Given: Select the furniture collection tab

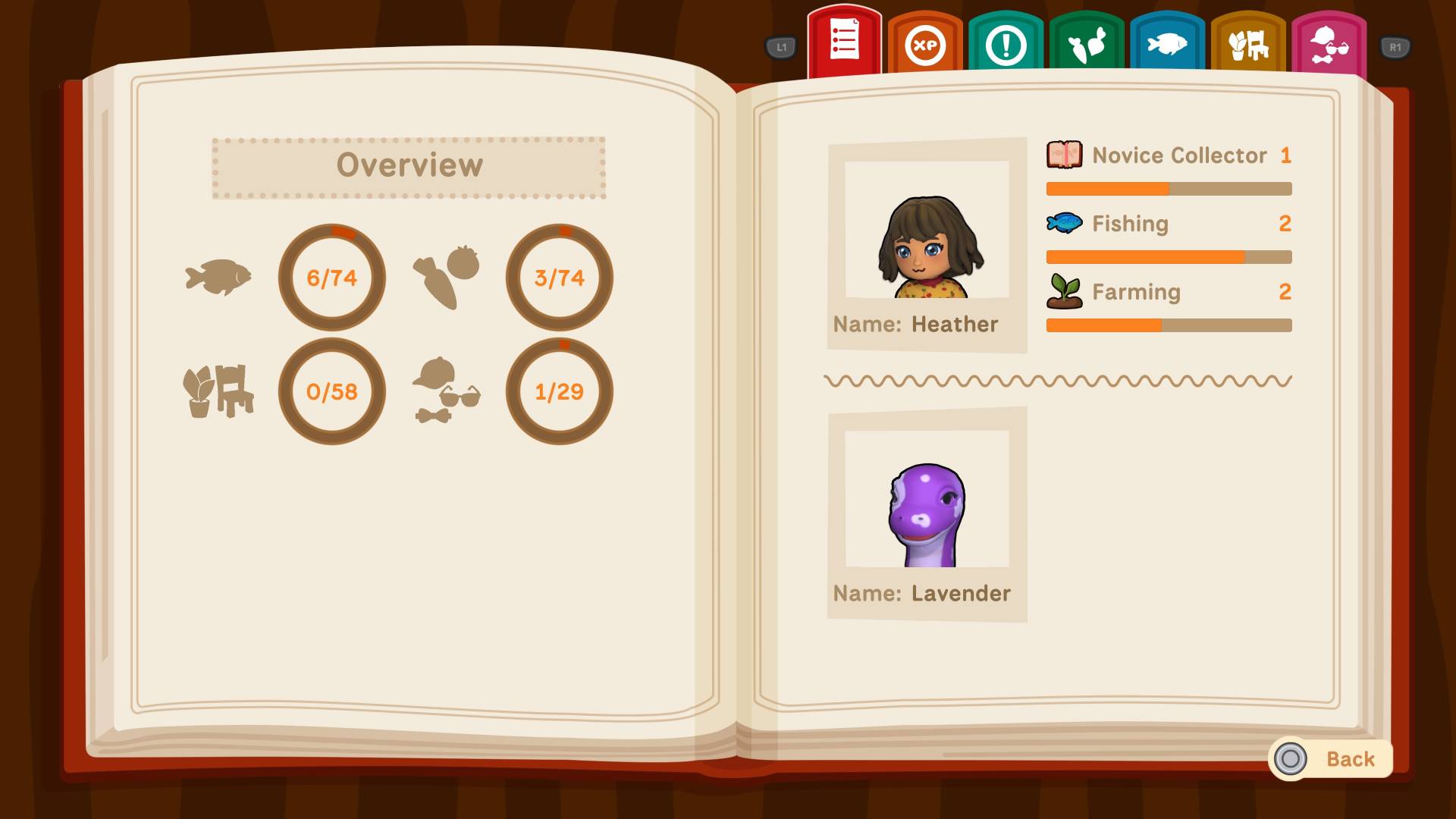Looking at the screenshot, I should [1248, 42].
